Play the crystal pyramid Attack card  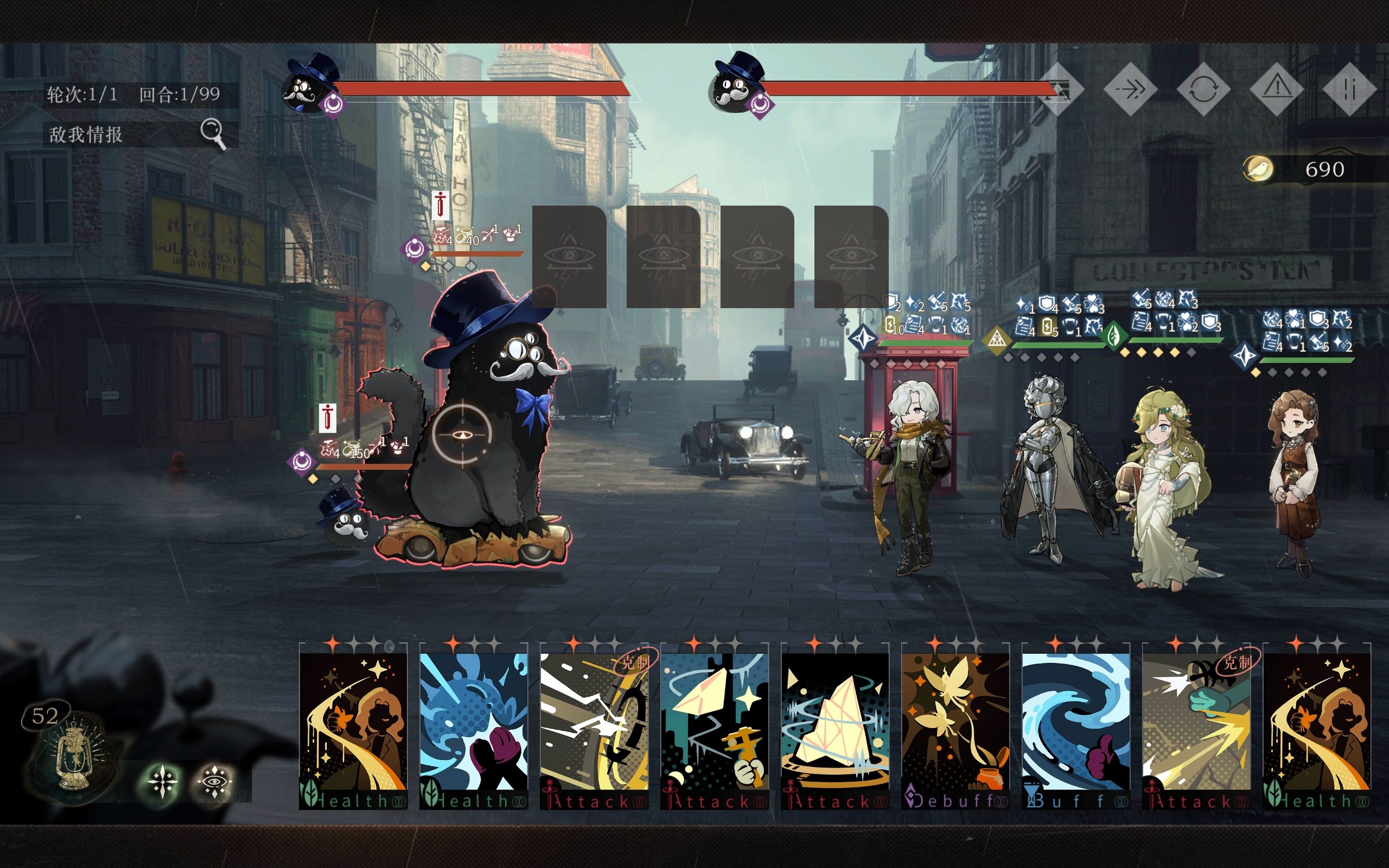pyautogui.click(x=835, y=726)
